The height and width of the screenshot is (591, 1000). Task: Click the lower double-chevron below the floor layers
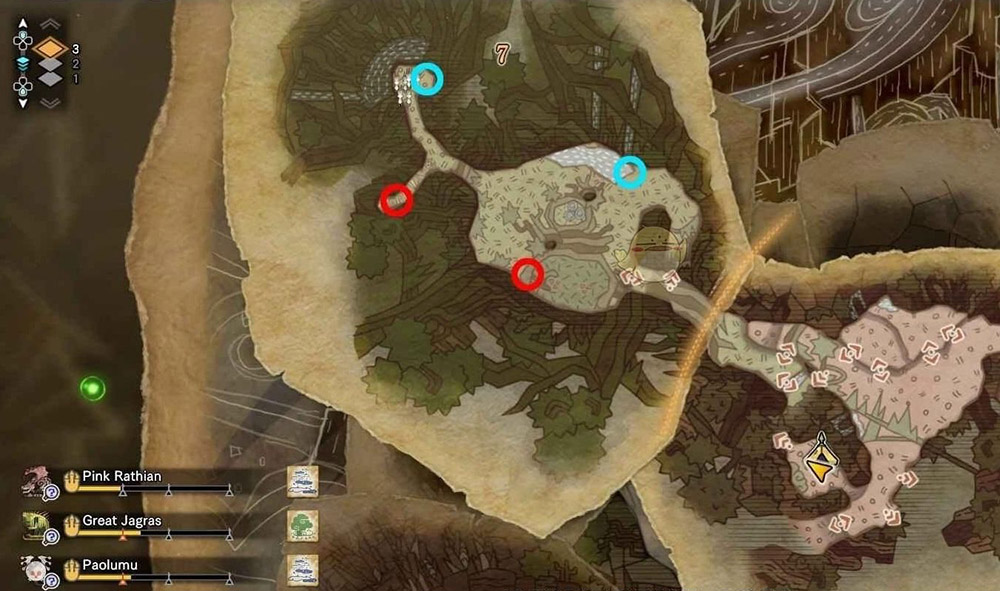[x=50, y=100]
